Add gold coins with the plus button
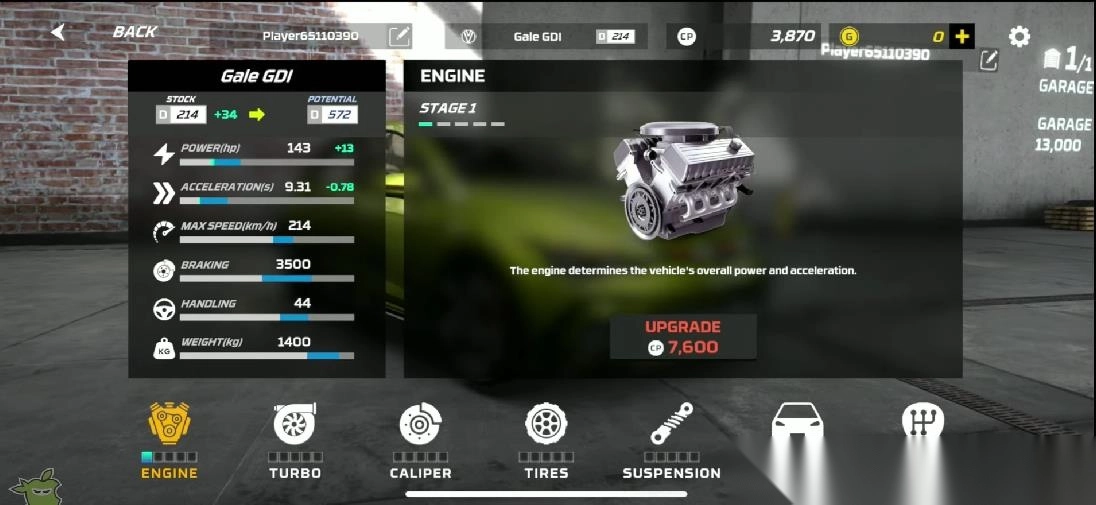 click(x=961, y=37)
